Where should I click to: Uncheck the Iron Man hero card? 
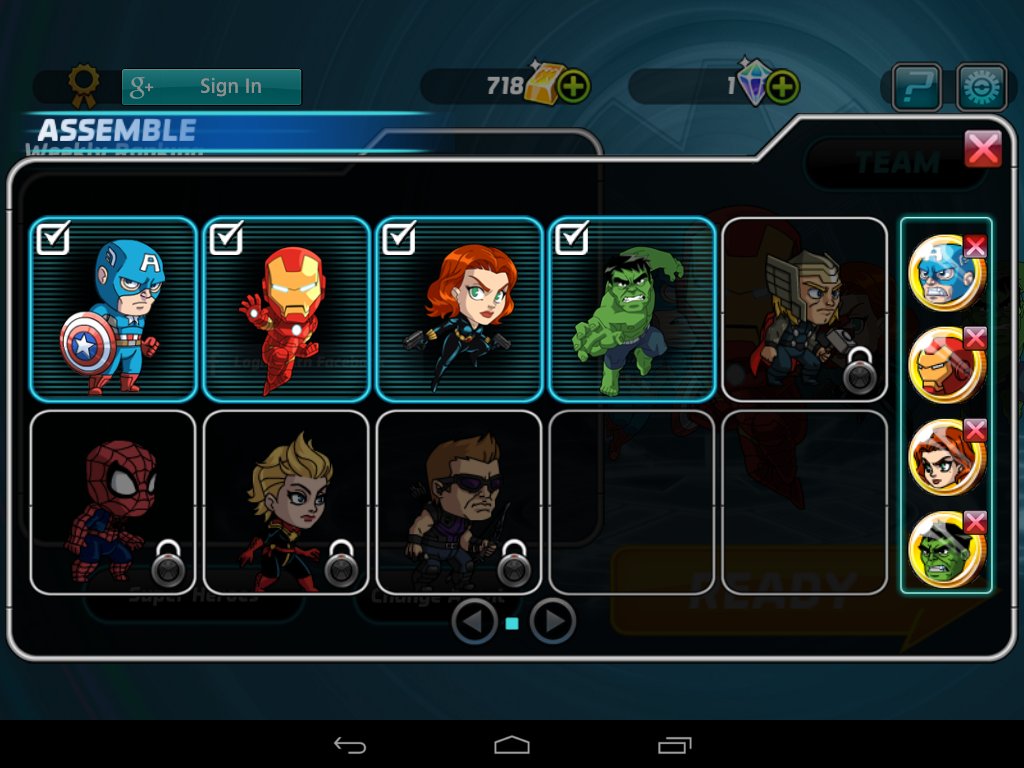[286, 309]
